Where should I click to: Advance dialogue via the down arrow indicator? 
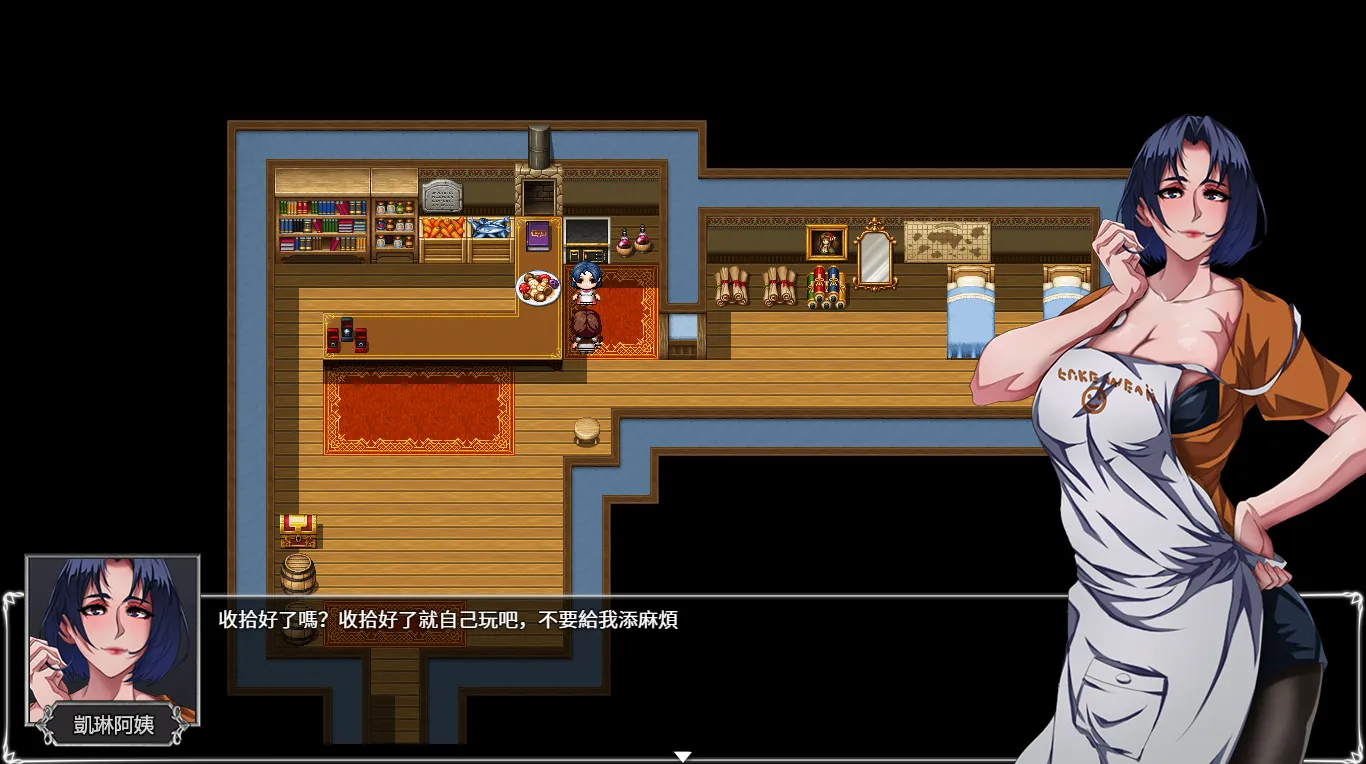pyautogui.click(x=683, y=756)
